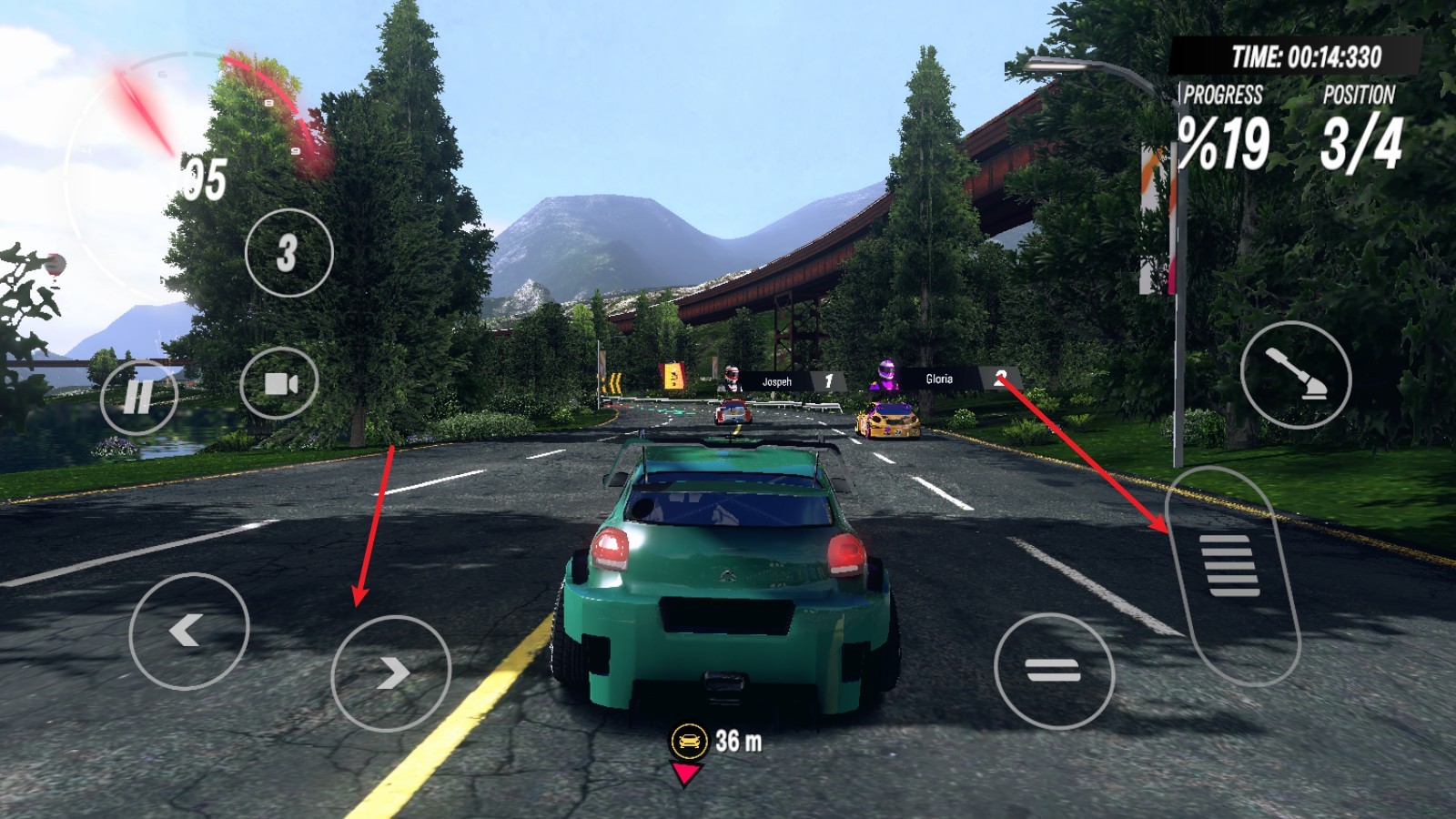Tap the brake pedal button
Image resolution: width=1456 pixels, height=819 pixels.
tap(1054, 672)
